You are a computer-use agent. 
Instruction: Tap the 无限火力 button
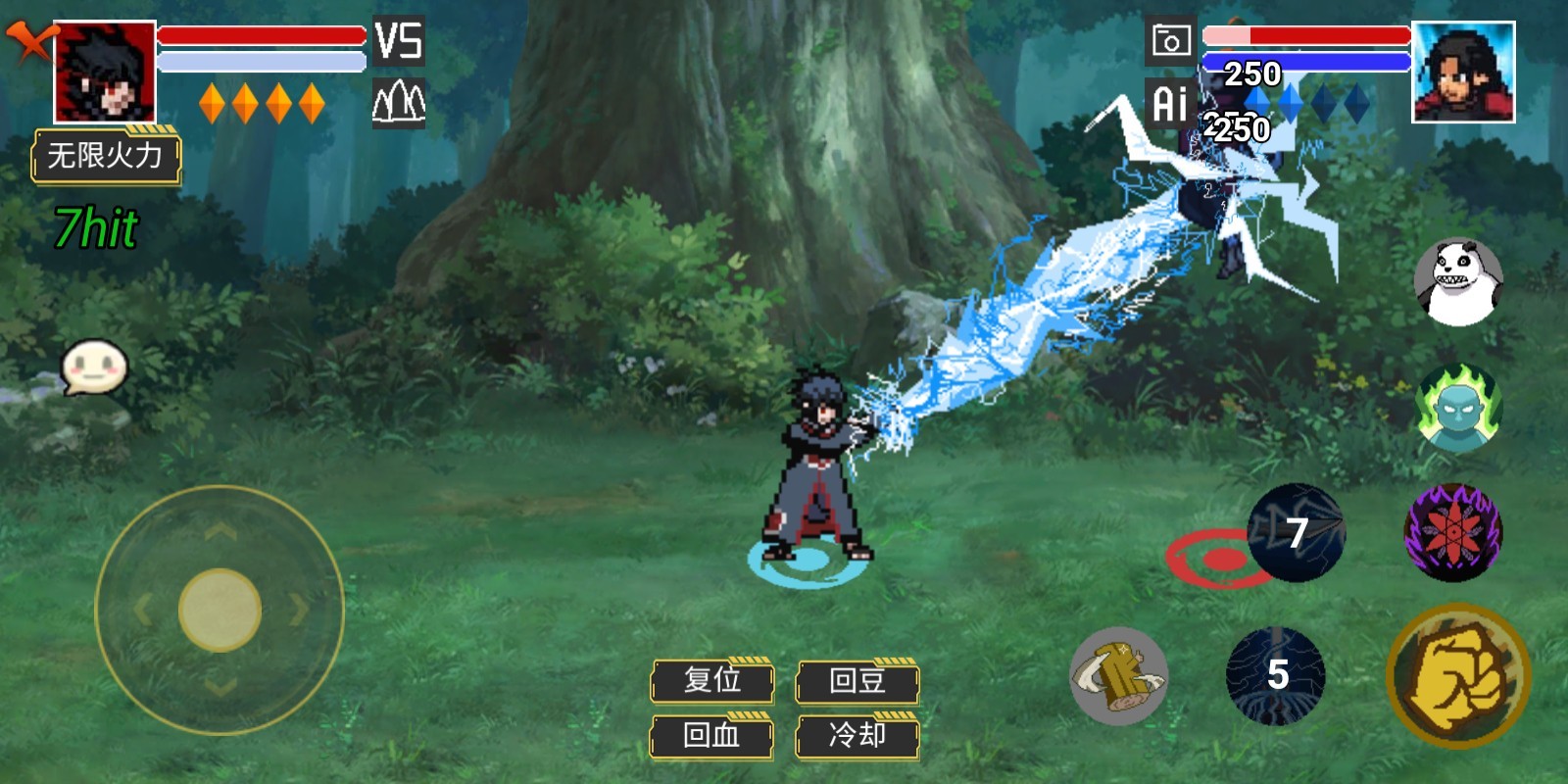click(106, 157)
